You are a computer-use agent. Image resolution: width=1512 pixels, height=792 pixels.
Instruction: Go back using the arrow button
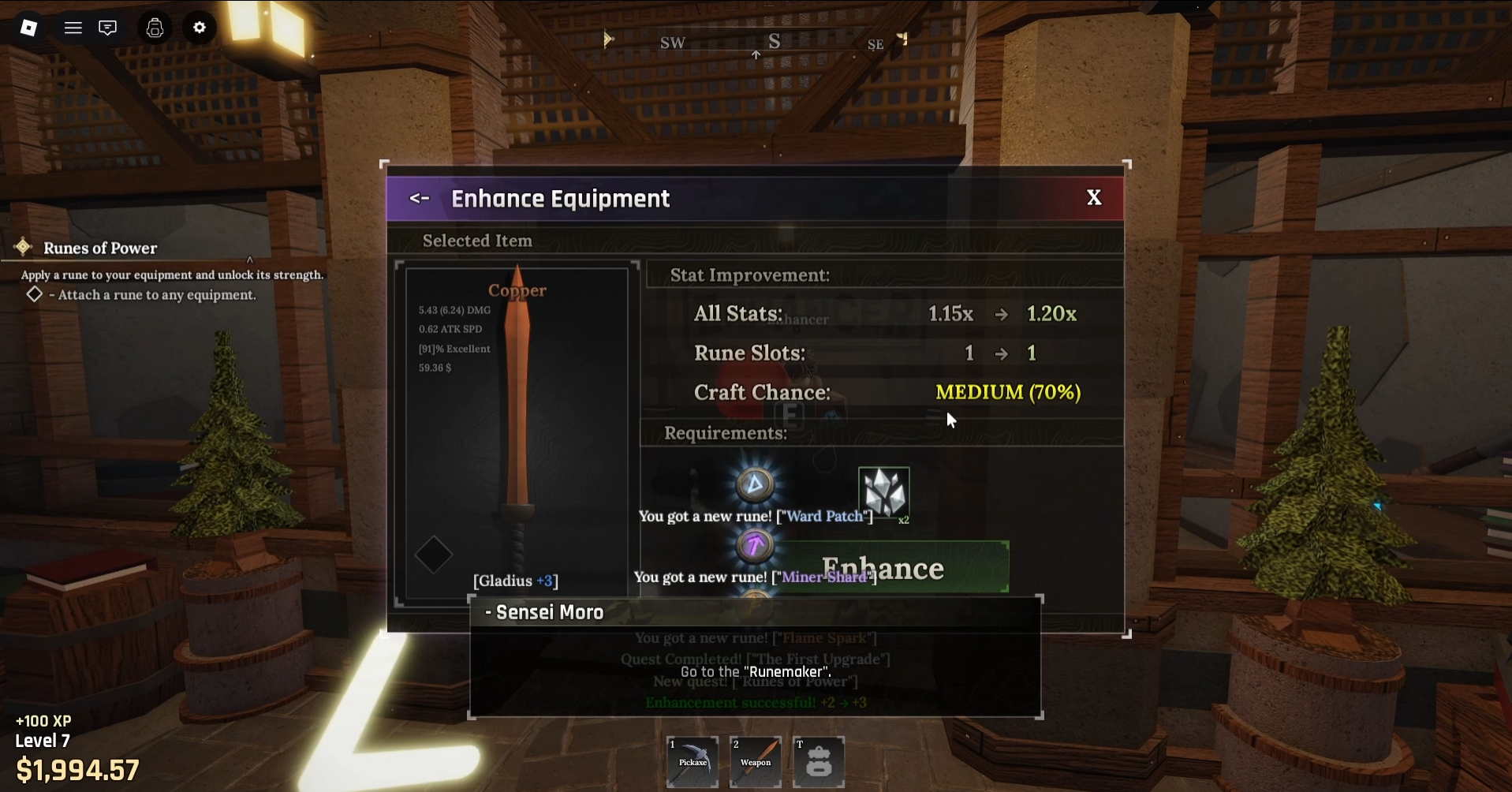click(419, 199)
